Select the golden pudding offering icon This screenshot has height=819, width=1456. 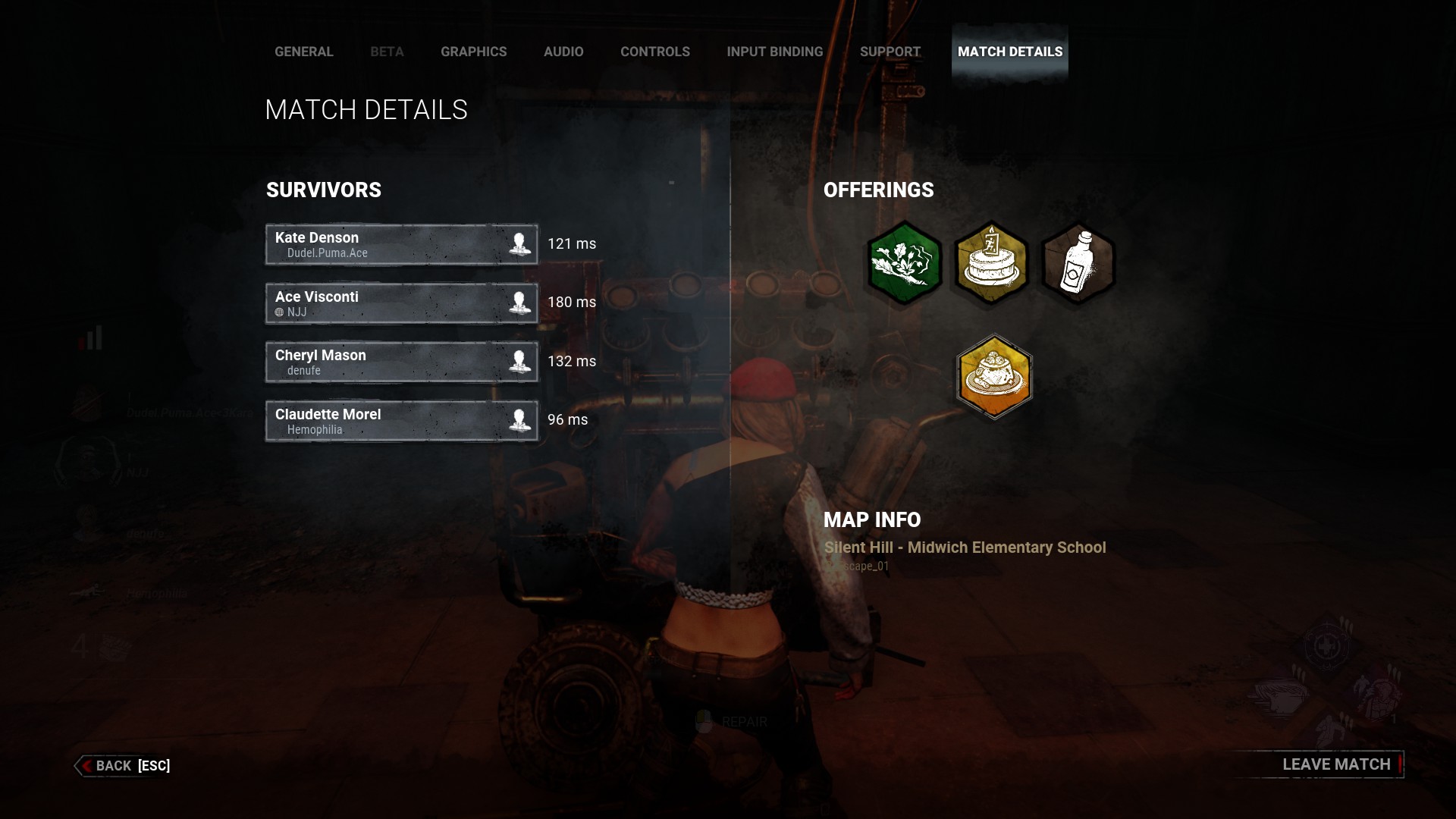click(994, 377)
